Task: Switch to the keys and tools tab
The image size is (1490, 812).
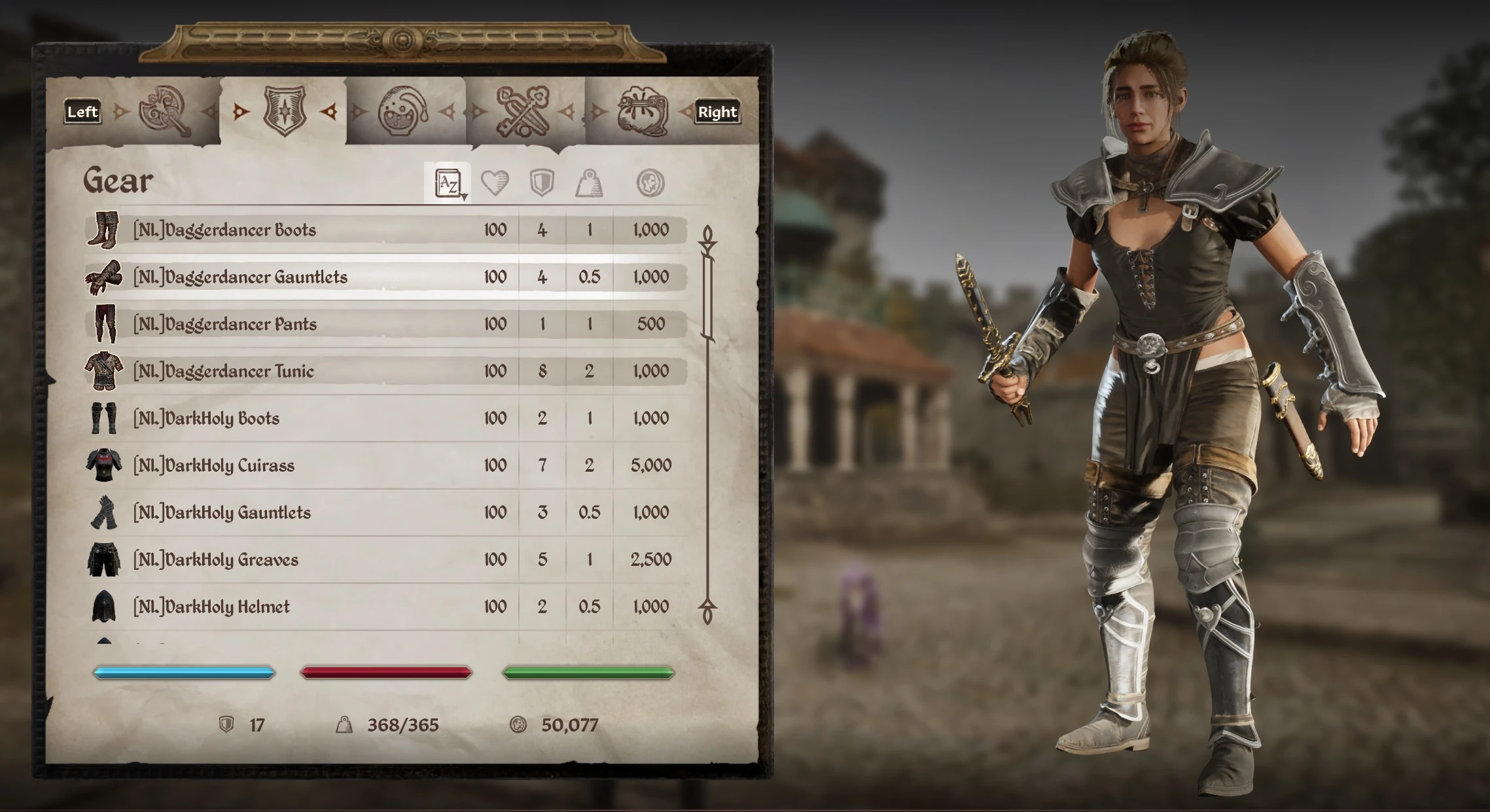Action: click(x=522, y=113)
